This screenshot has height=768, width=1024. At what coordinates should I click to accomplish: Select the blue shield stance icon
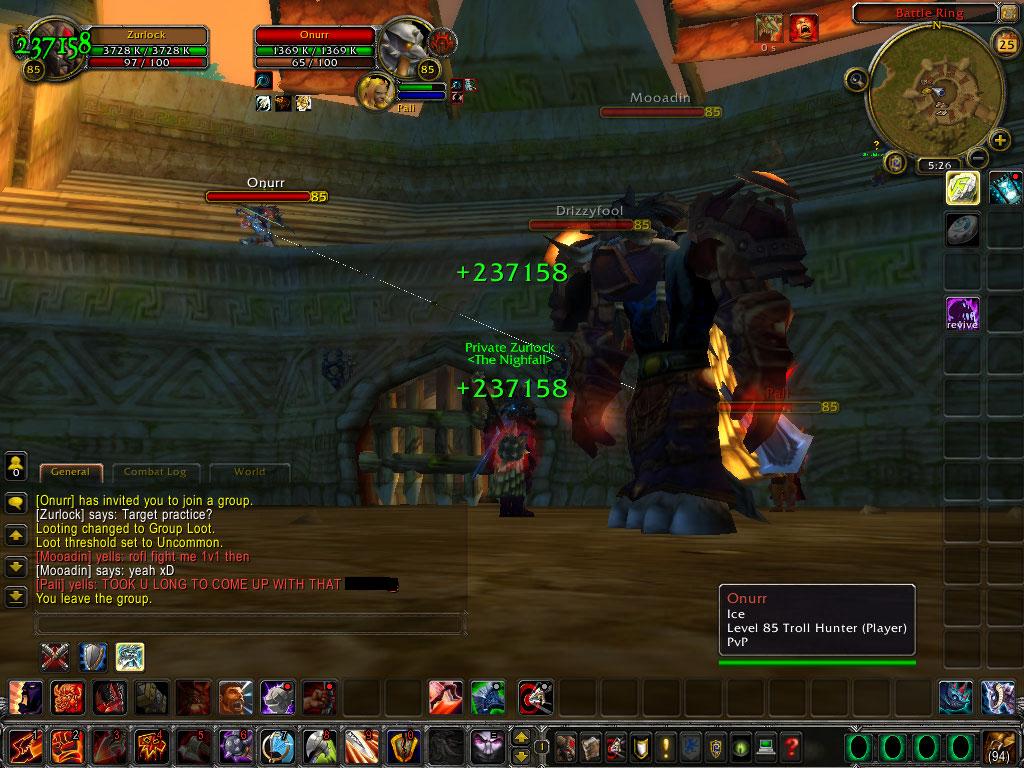(x=93, y=656)
